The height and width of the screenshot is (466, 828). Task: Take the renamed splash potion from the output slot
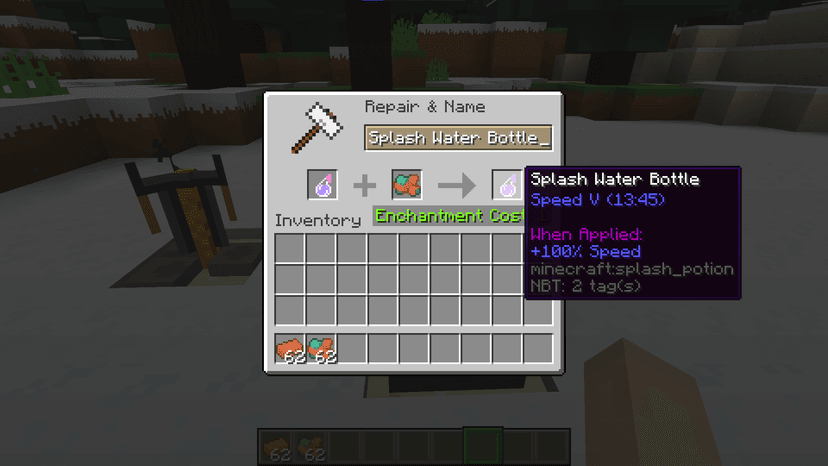507,185
